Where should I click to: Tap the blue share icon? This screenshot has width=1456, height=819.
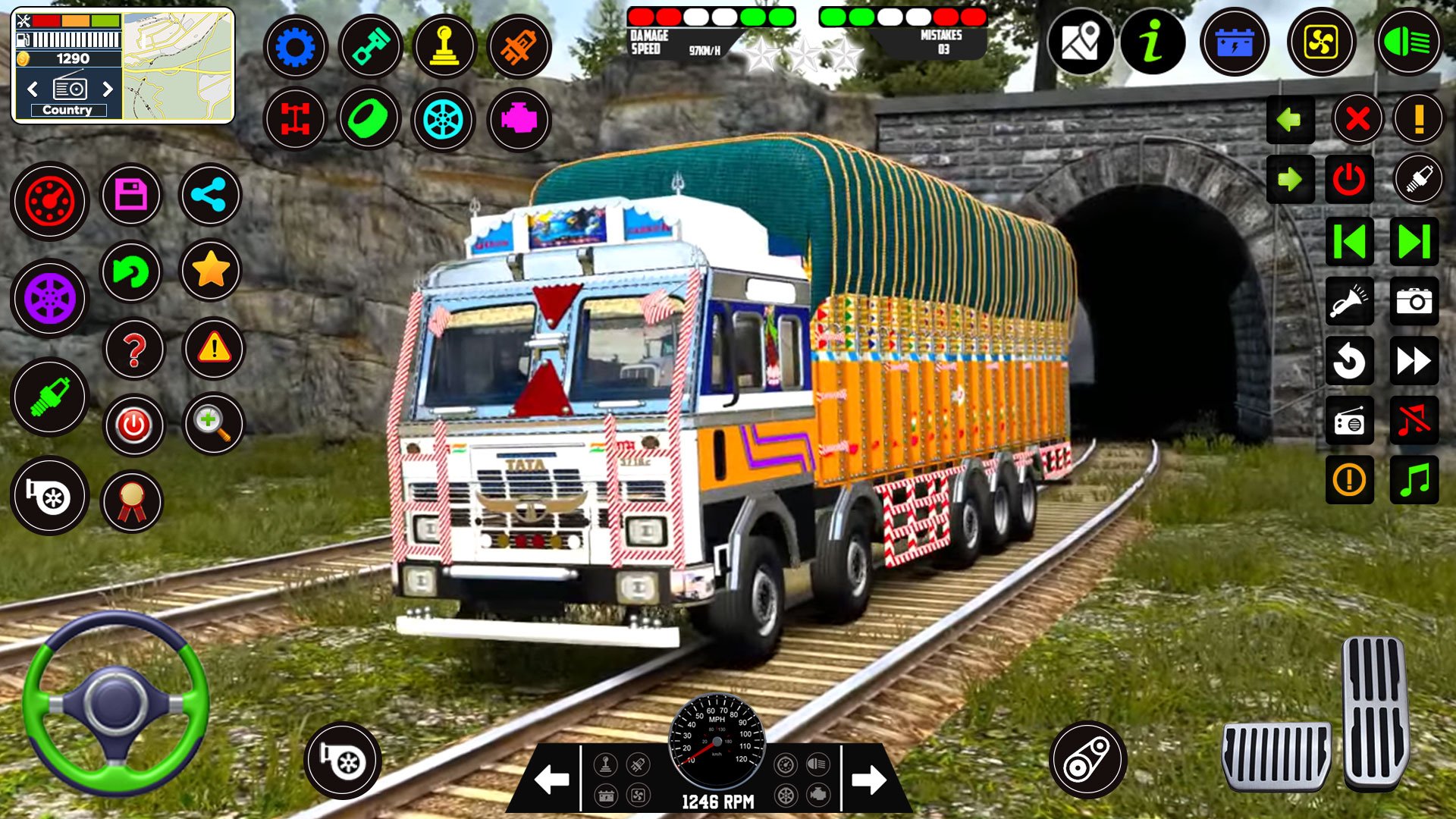tap(209, 196)
